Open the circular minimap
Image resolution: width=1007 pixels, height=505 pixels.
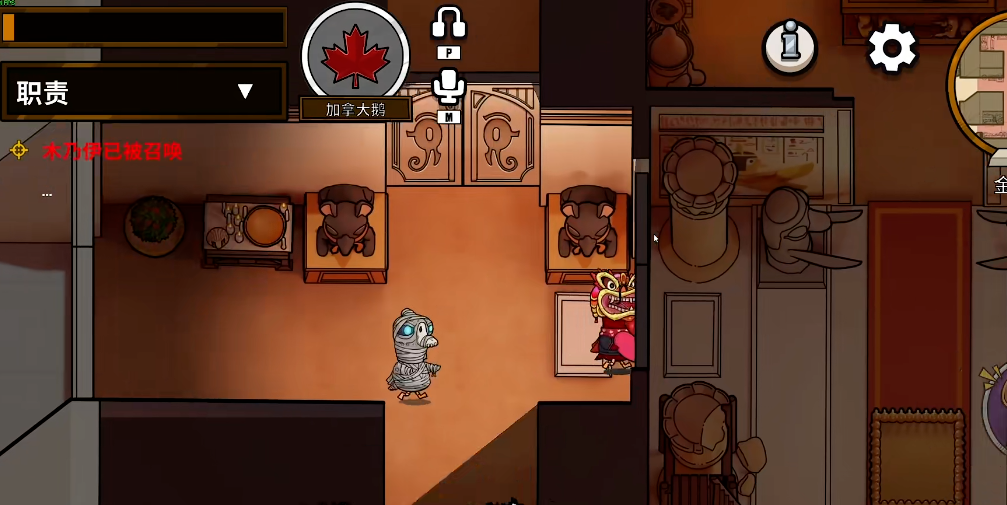click(x=985, y=85)
